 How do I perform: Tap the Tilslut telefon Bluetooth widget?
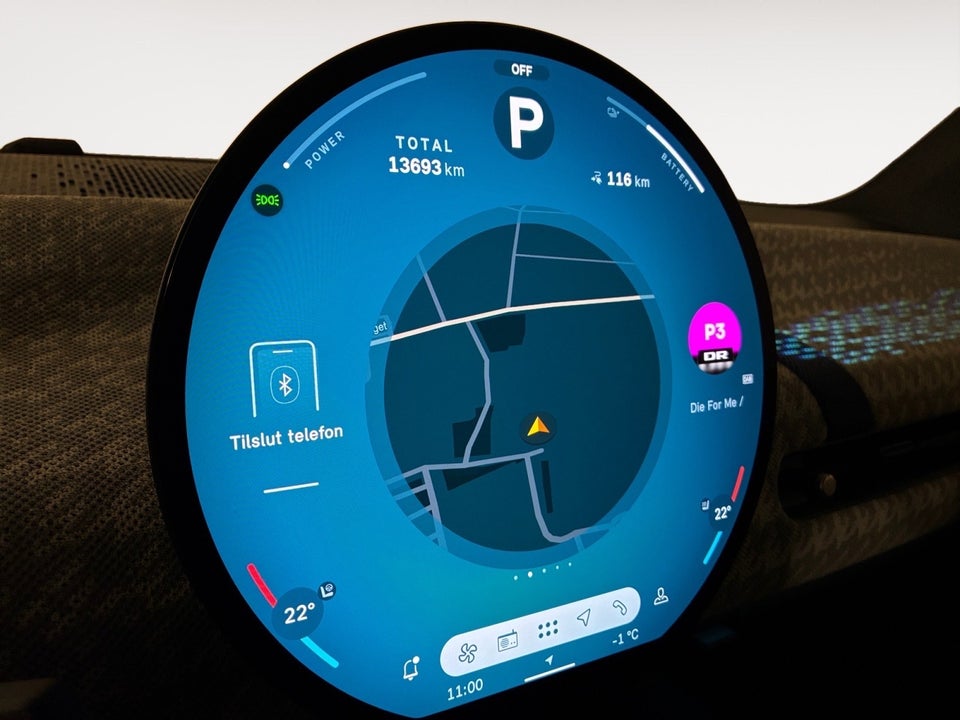click(285, 395)
